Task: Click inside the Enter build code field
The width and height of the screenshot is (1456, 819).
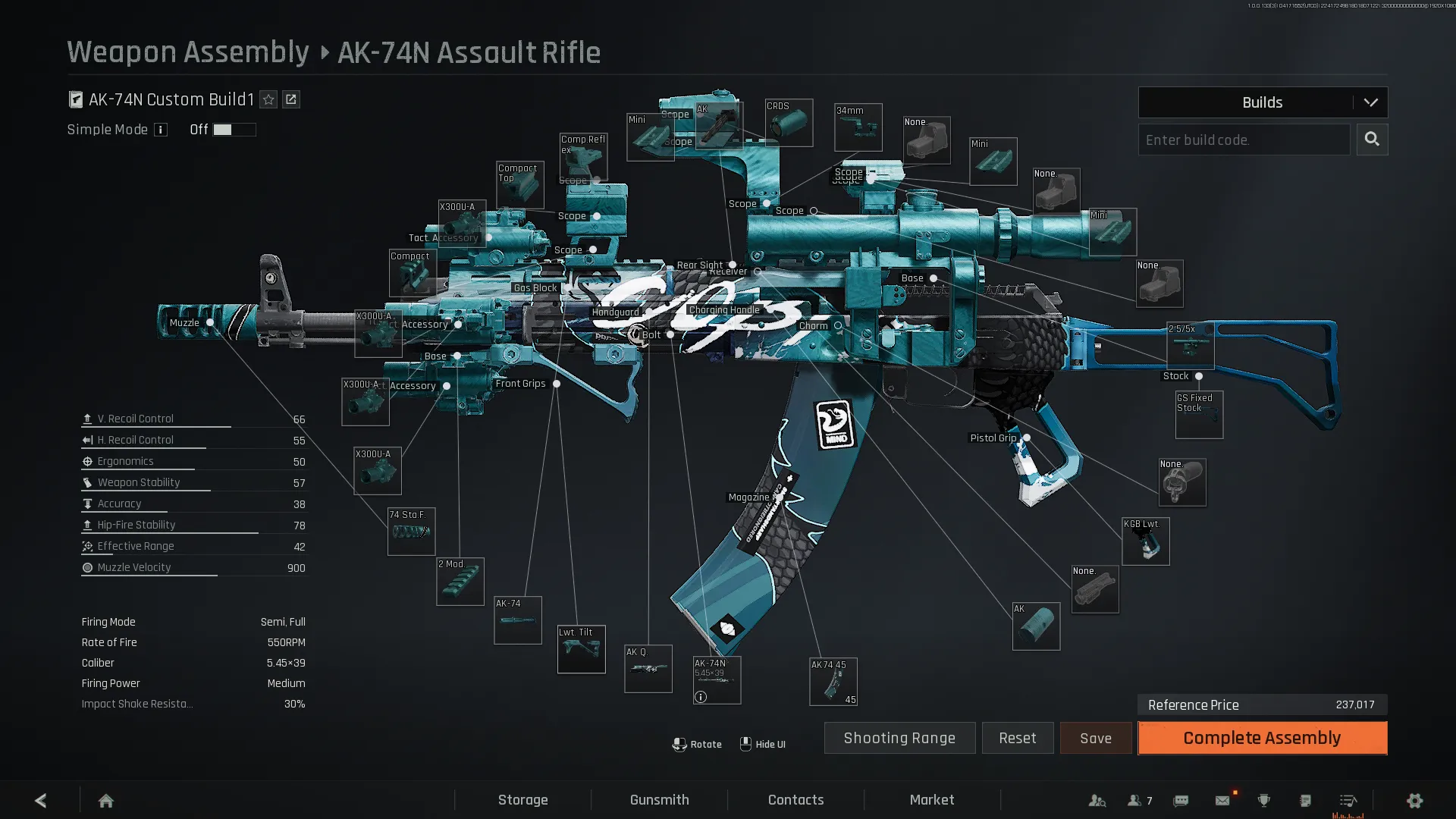Action: coord(1244,140)
